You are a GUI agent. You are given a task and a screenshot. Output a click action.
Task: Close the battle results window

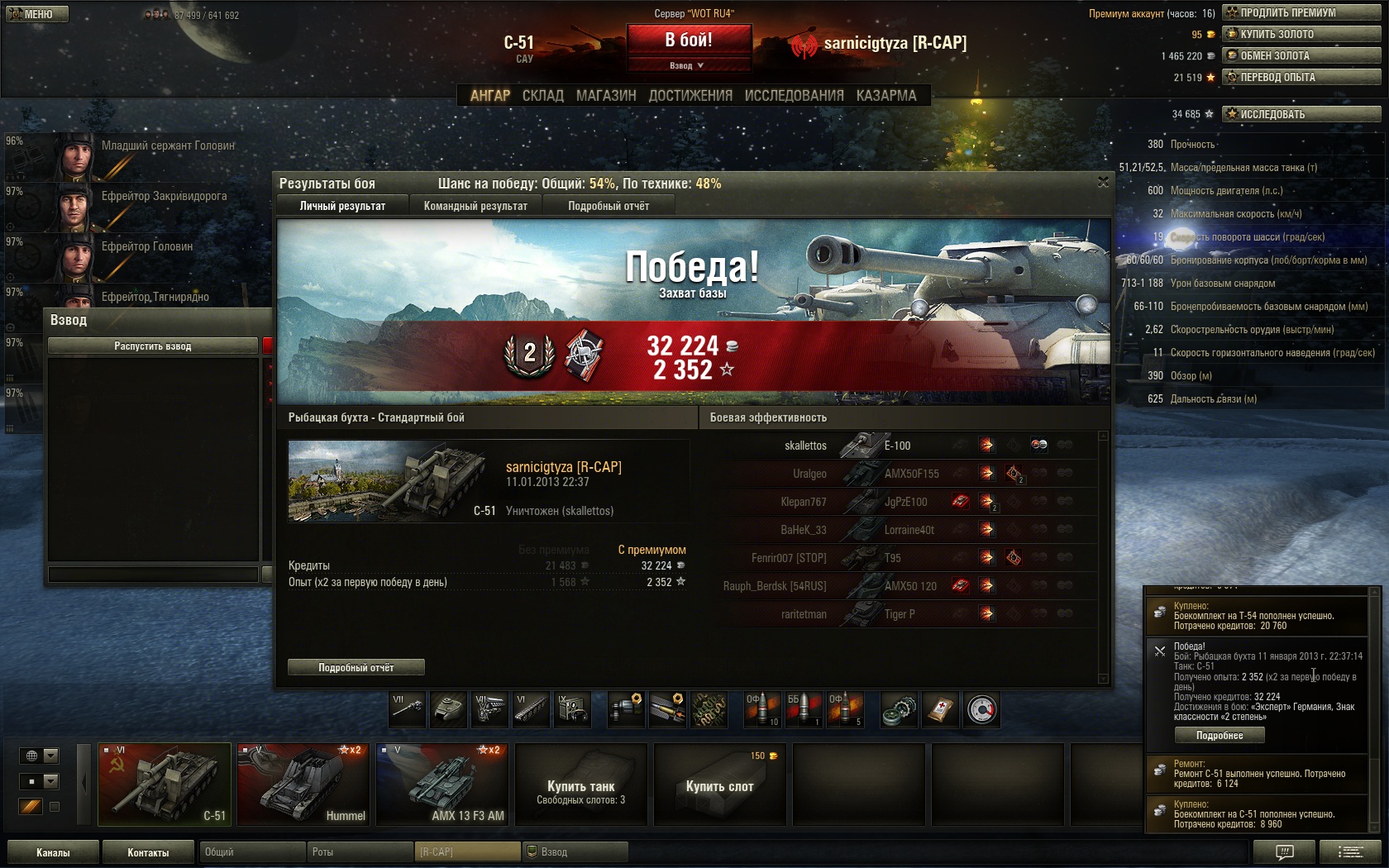[x=1103, y=182]
